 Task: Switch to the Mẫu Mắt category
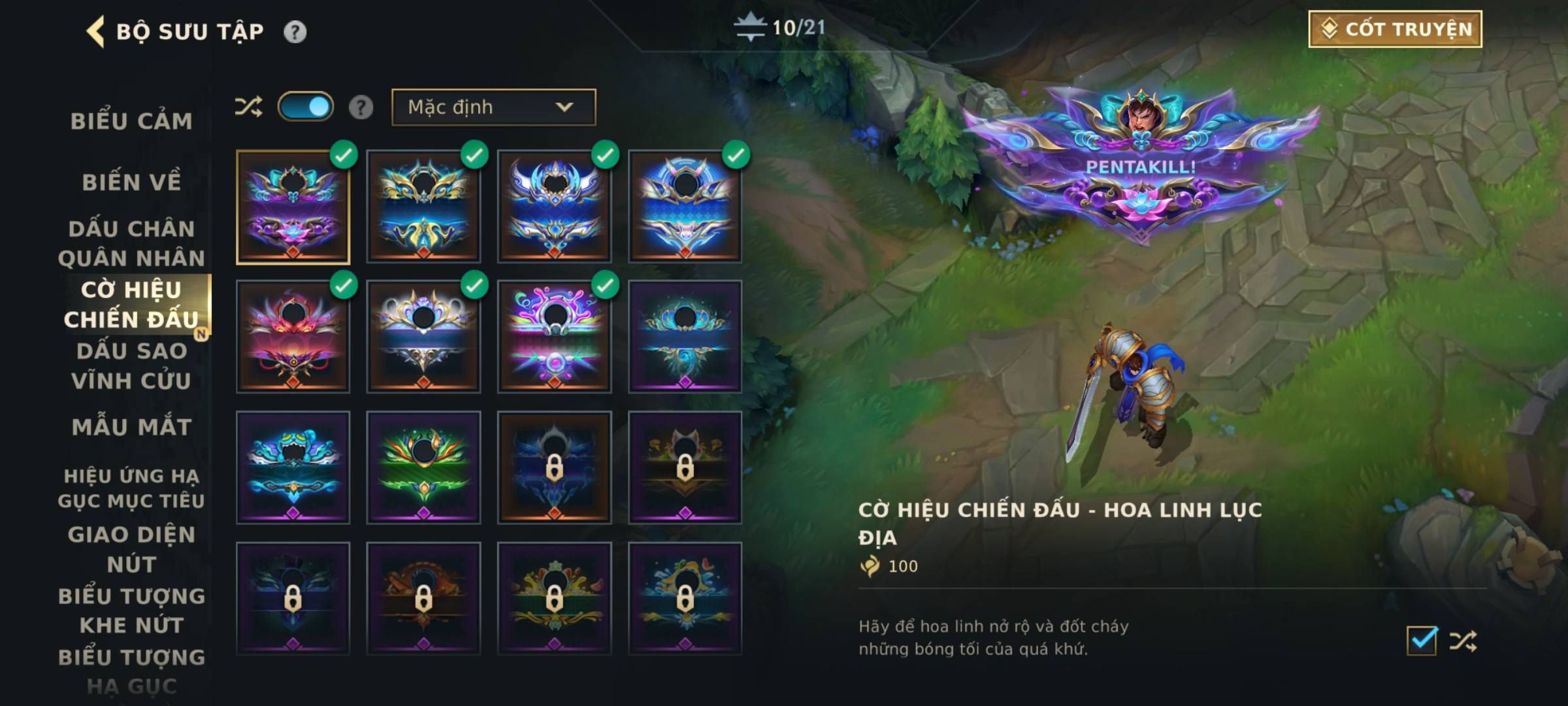point(131,427)
